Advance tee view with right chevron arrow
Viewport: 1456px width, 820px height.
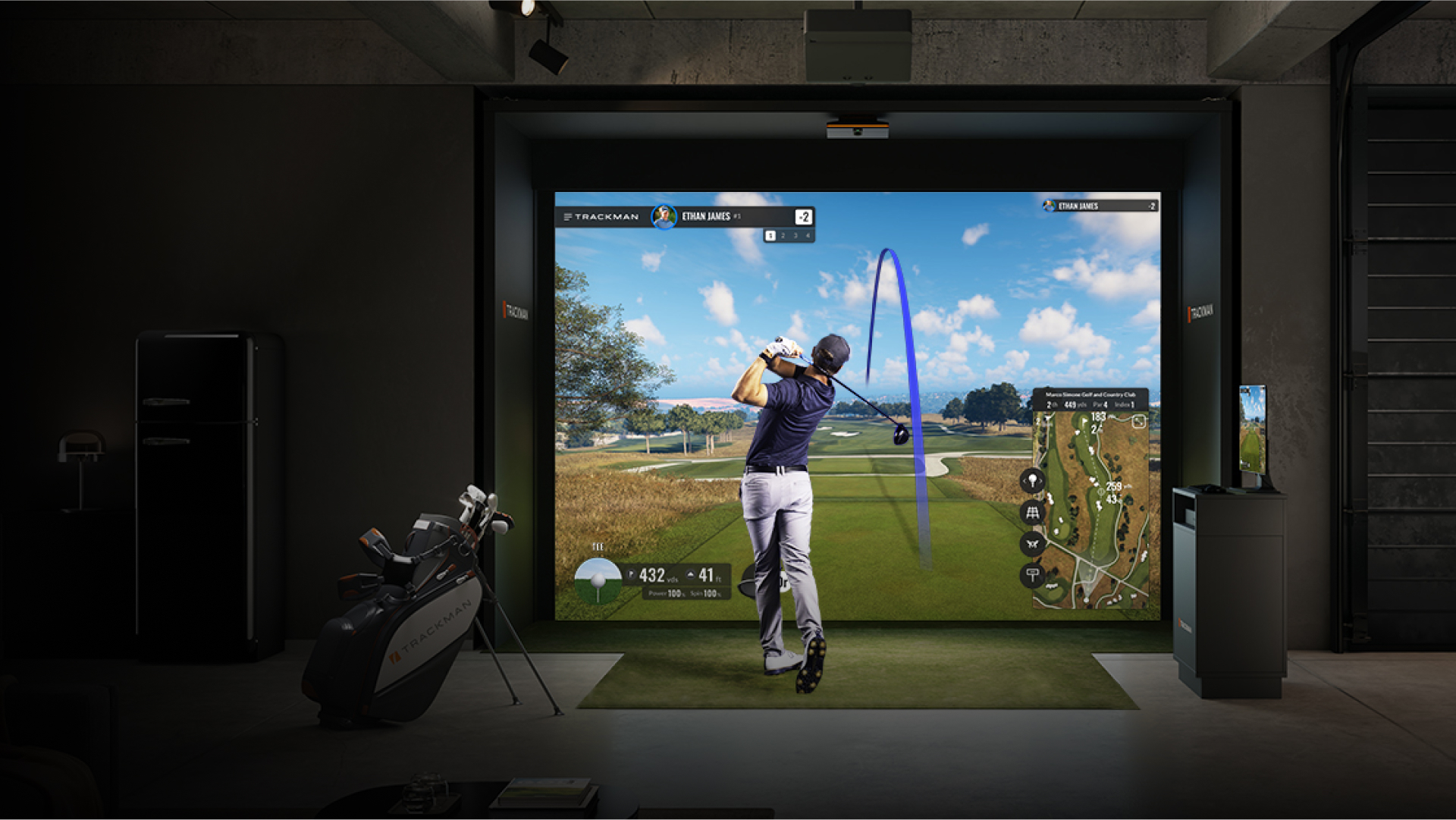click(x=1041, y=480)
